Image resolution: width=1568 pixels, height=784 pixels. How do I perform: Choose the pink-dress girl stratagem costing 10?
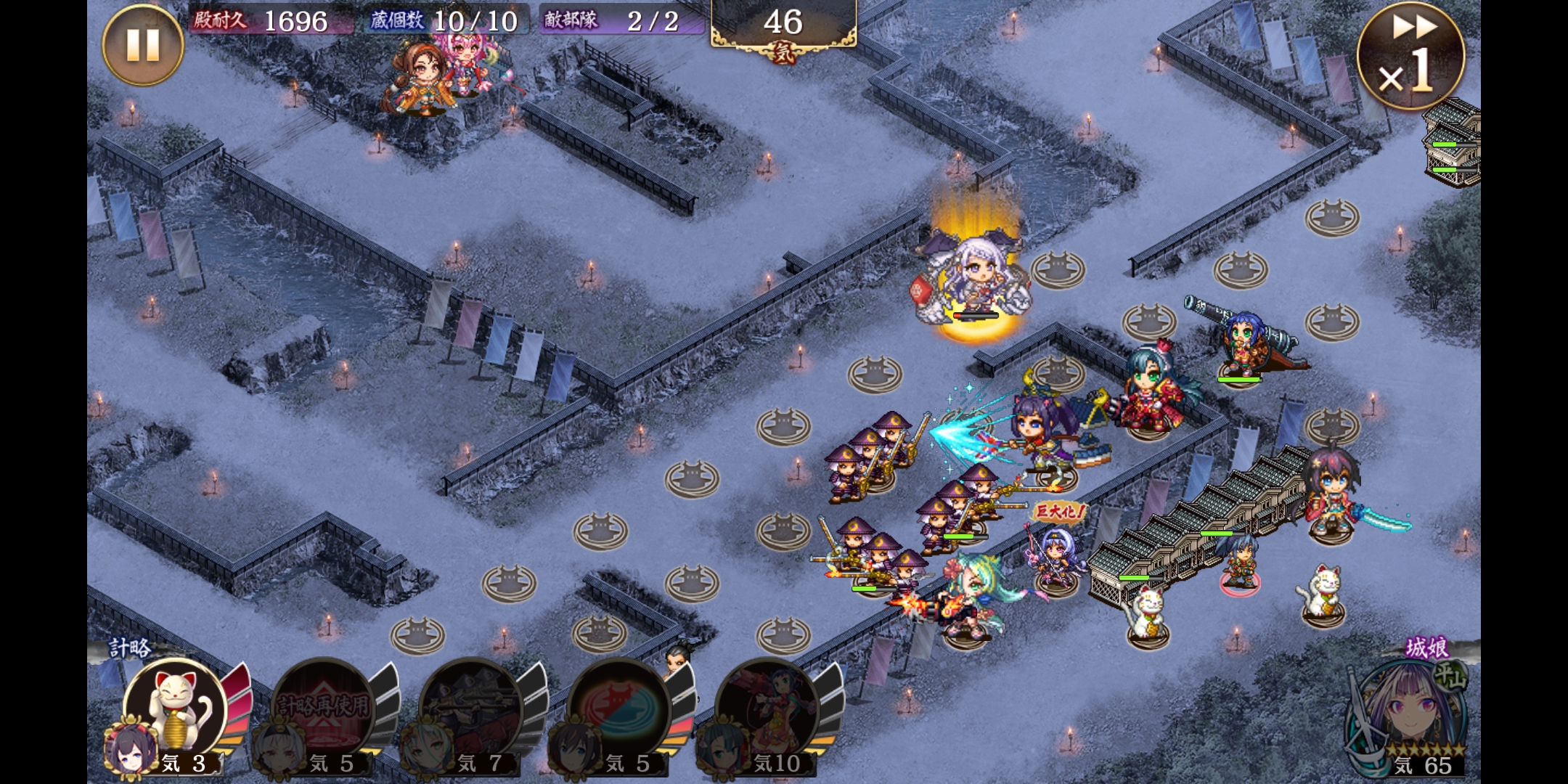(768, 708)
